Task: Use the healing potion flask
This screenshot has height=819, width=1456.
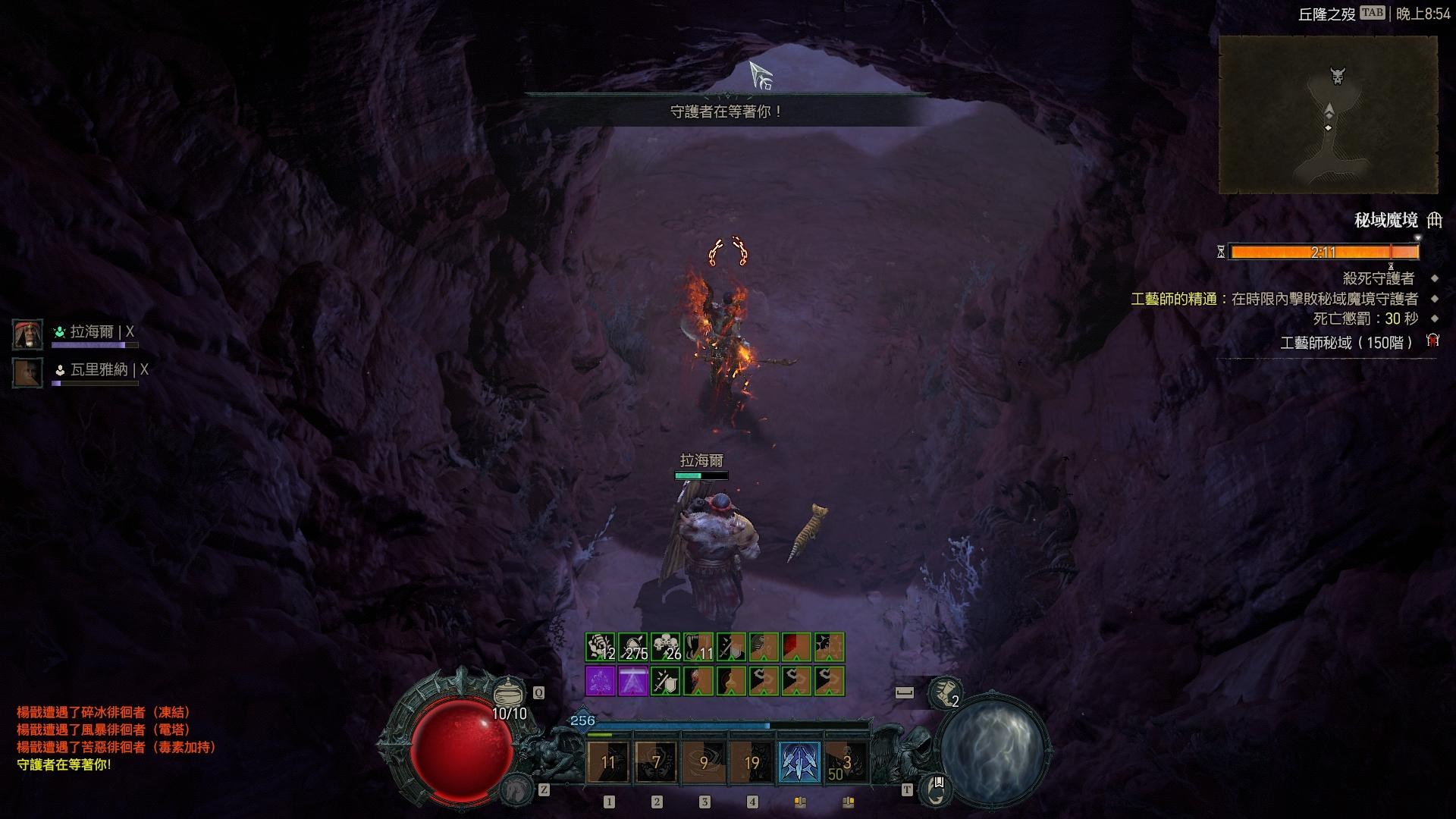Action: pyautogui.click(x=509, y=692)
